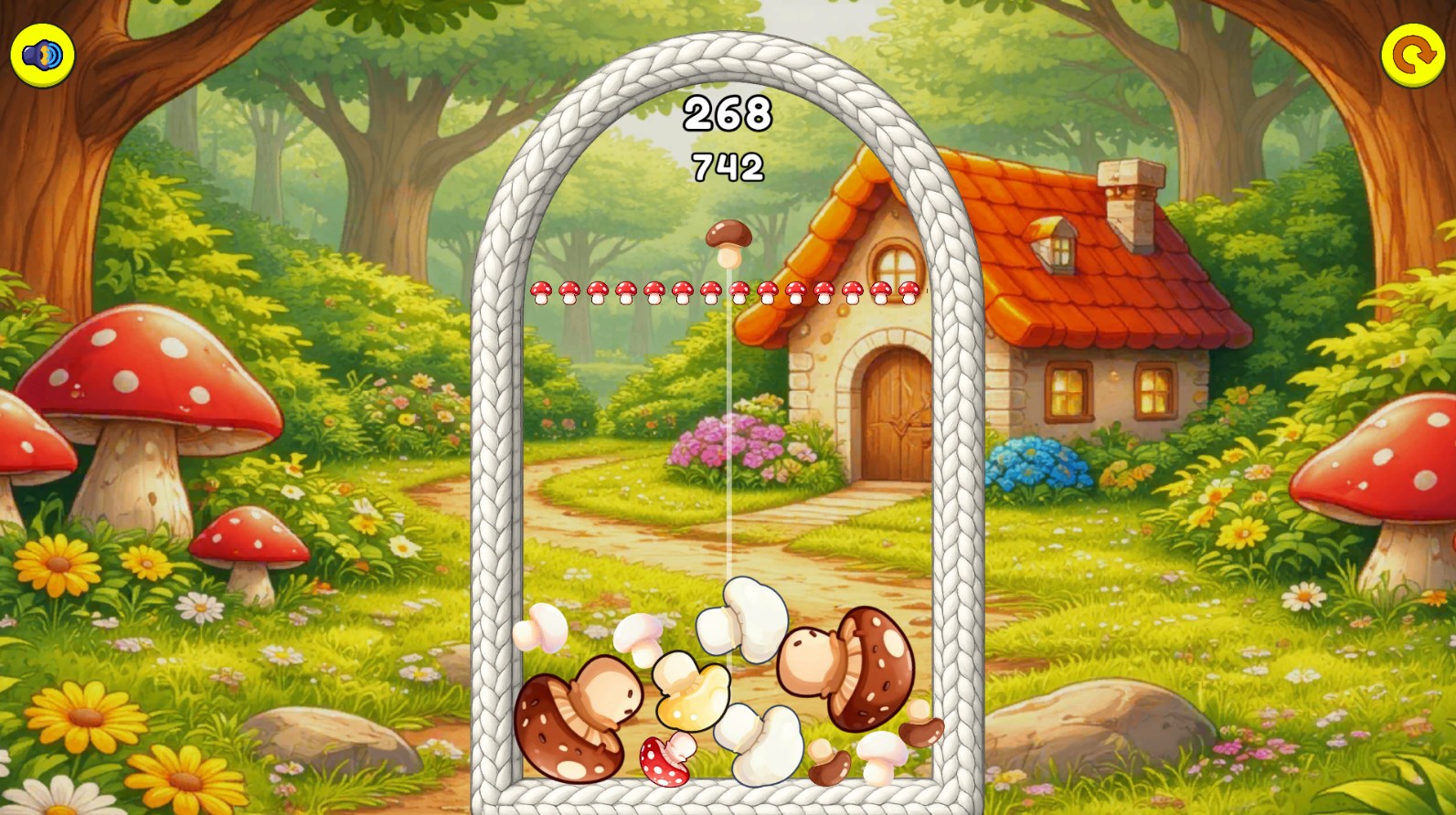Click the current score 268
1456x815 pixels.
coord(728,112)
